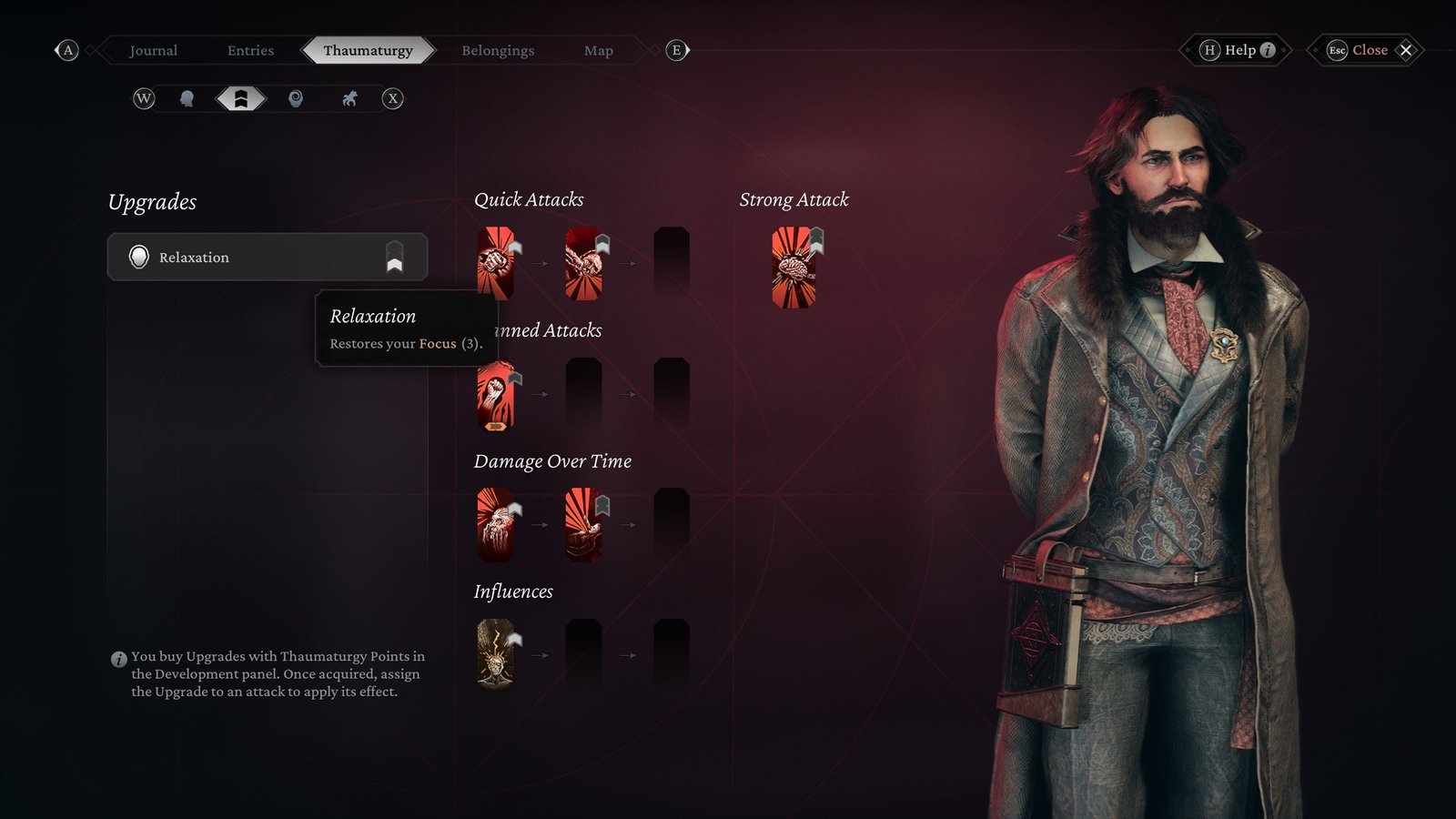This screenshot has width=1456, height=819.
Task: Open the Journal tab
Action: (x=153, y=50)
